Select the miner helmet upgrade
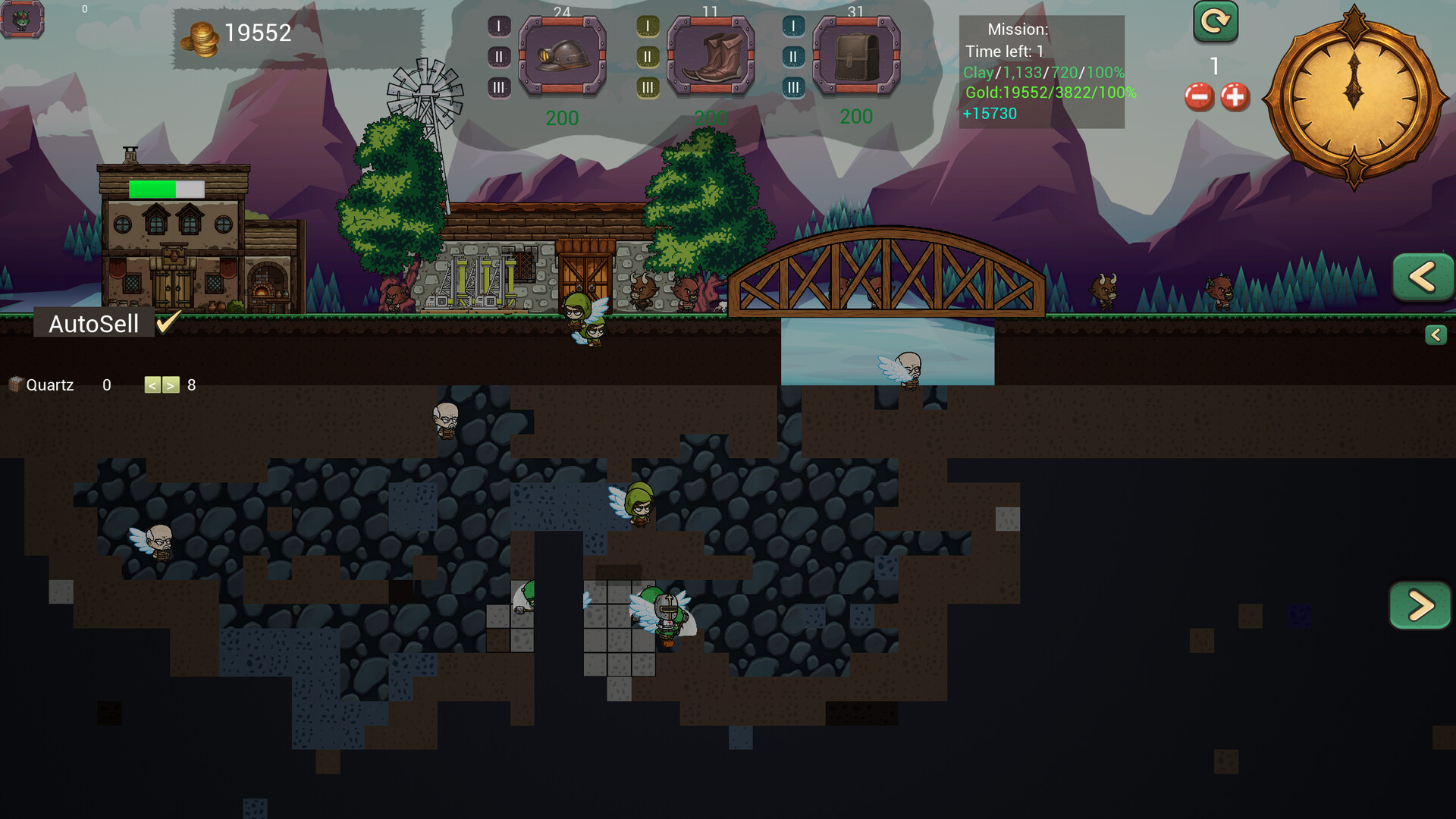Image resolution: width=1456 pixels, height=819 pixels. tap(562, 56)
